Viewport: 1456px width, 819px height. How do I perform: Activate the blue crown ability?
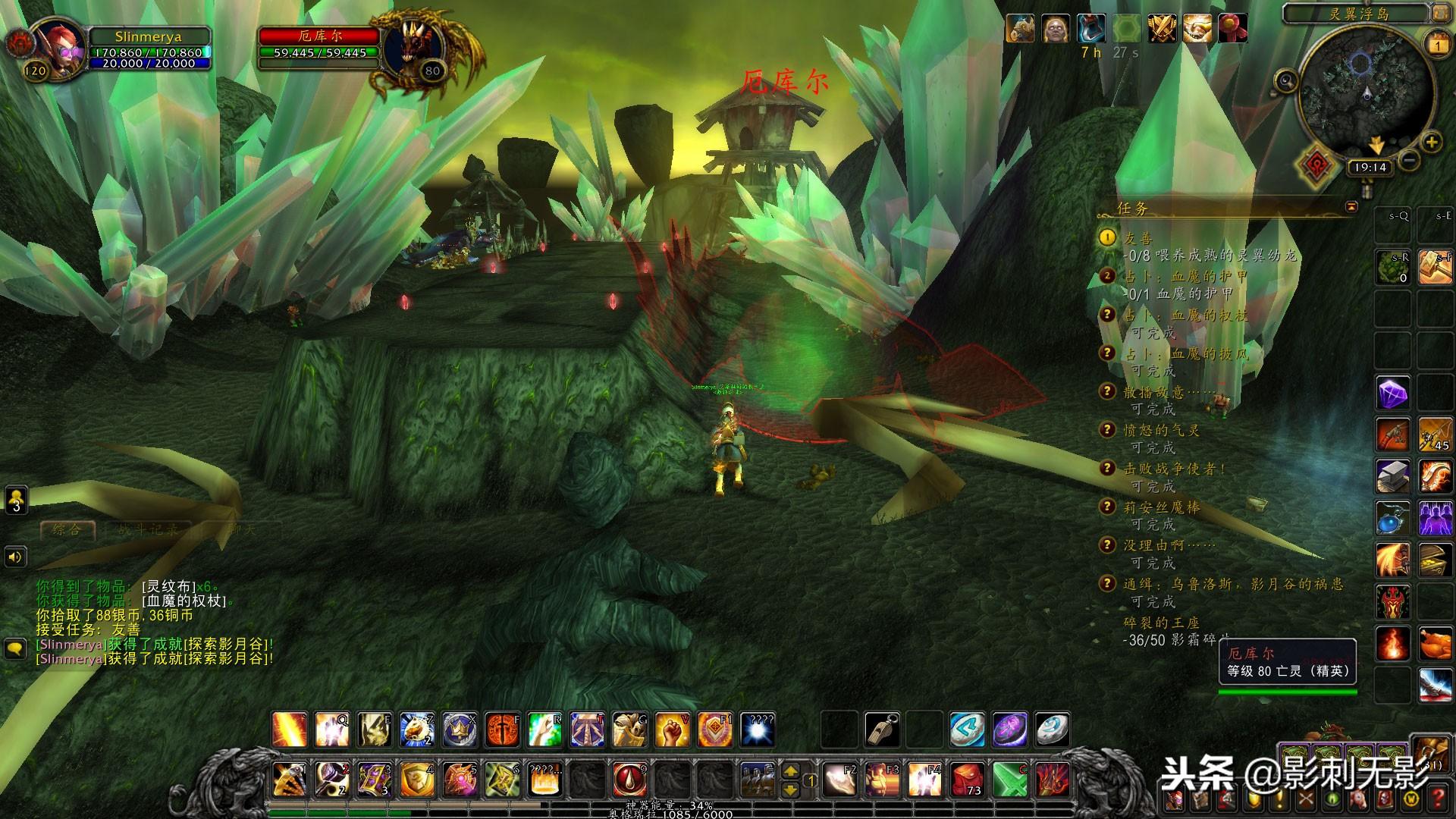(x=460, y=729)
